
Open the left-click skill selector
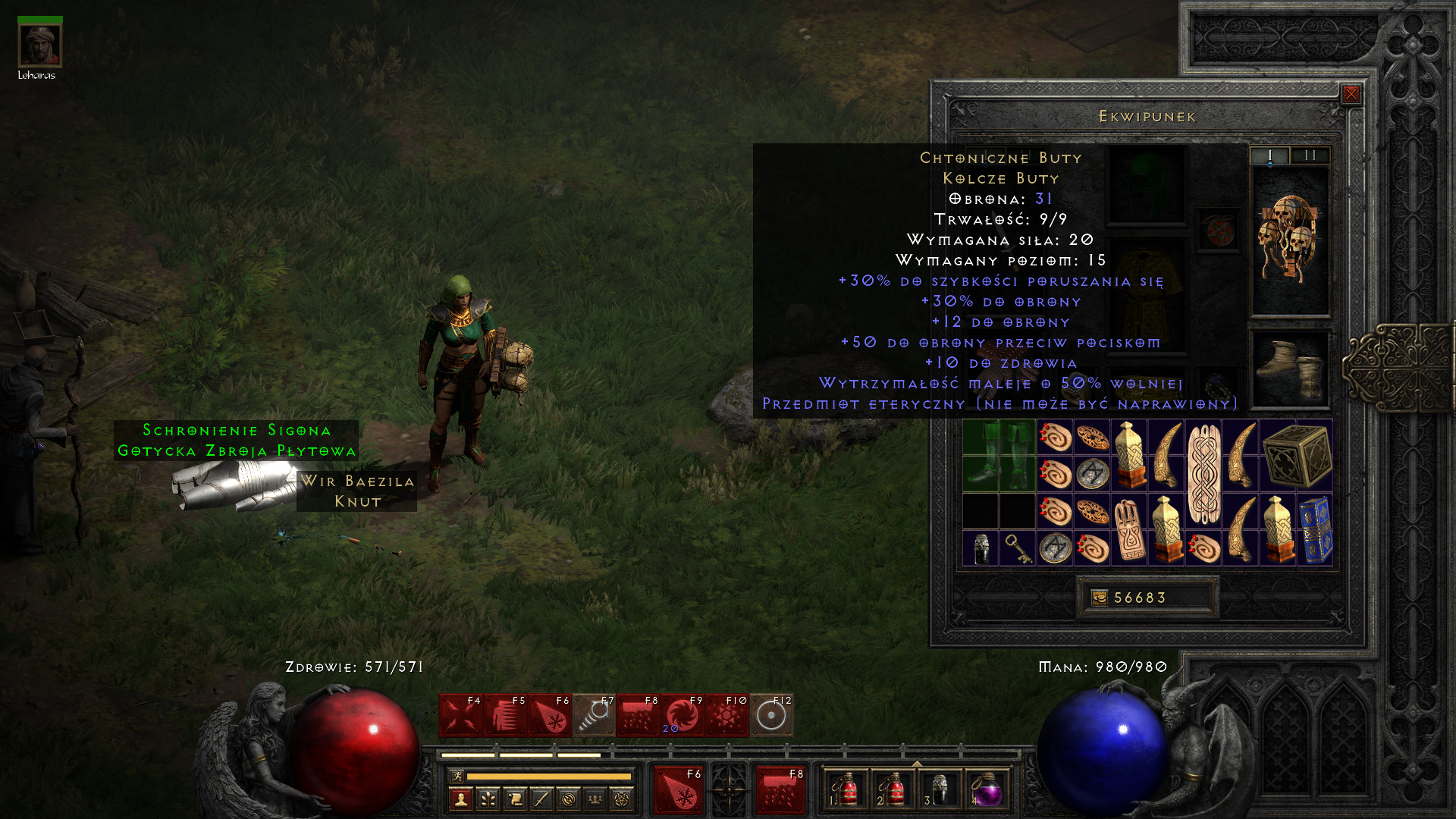678,790
